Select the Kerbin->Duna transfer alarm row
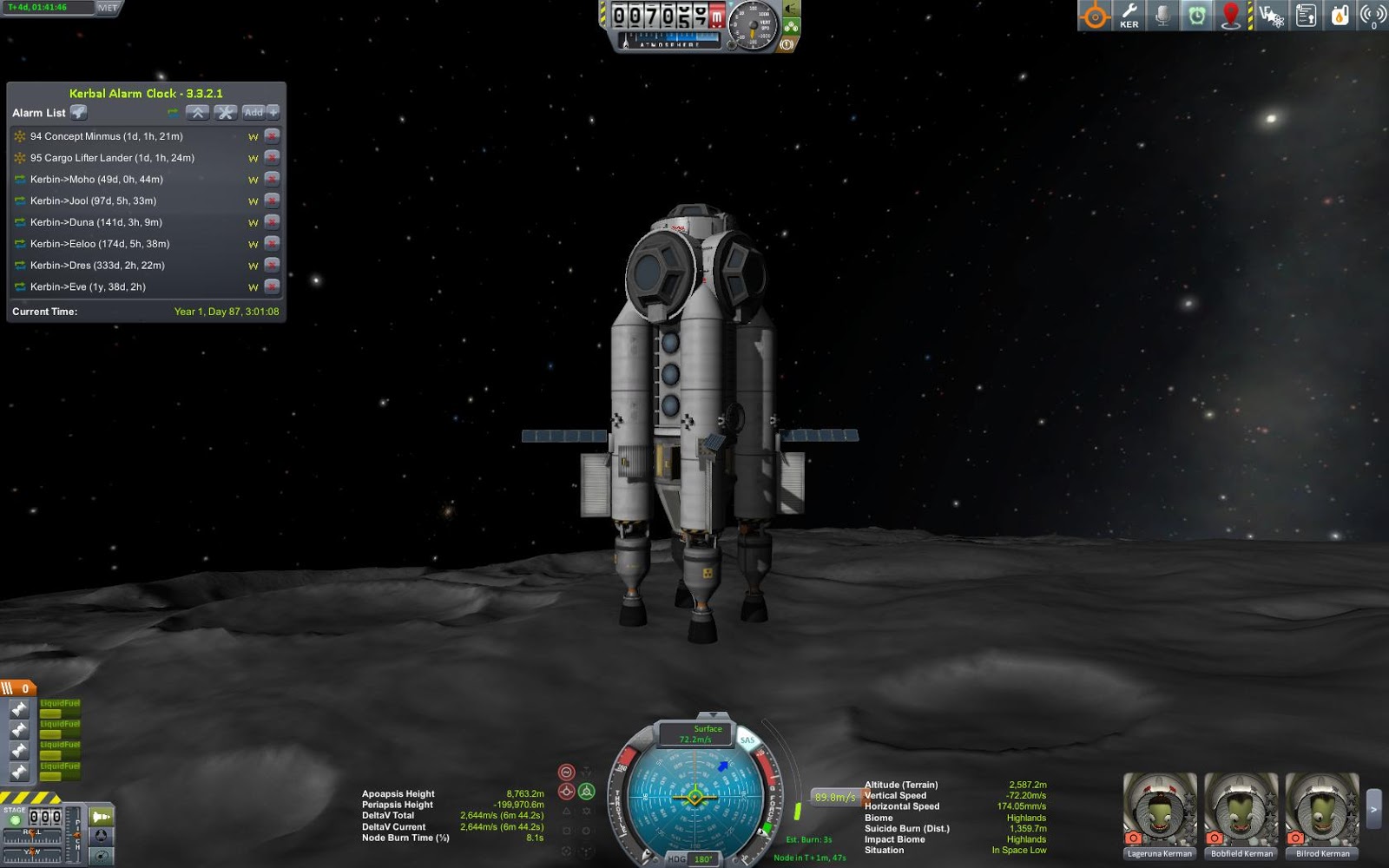This screenshot has width=1389, height=868. 95,222
